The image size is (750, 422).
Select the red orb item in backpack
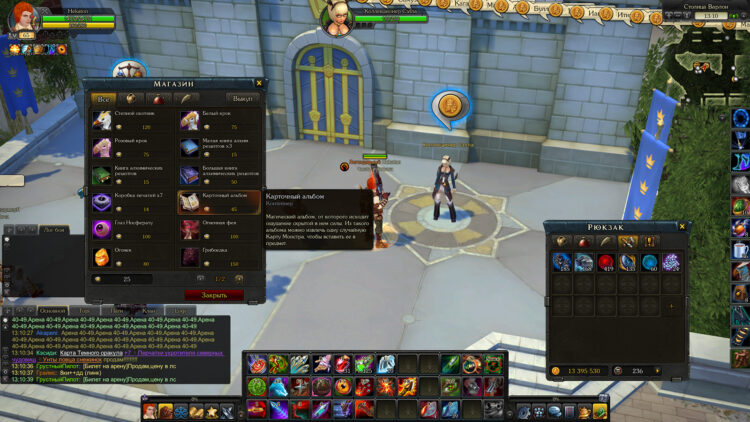[606, 262]
